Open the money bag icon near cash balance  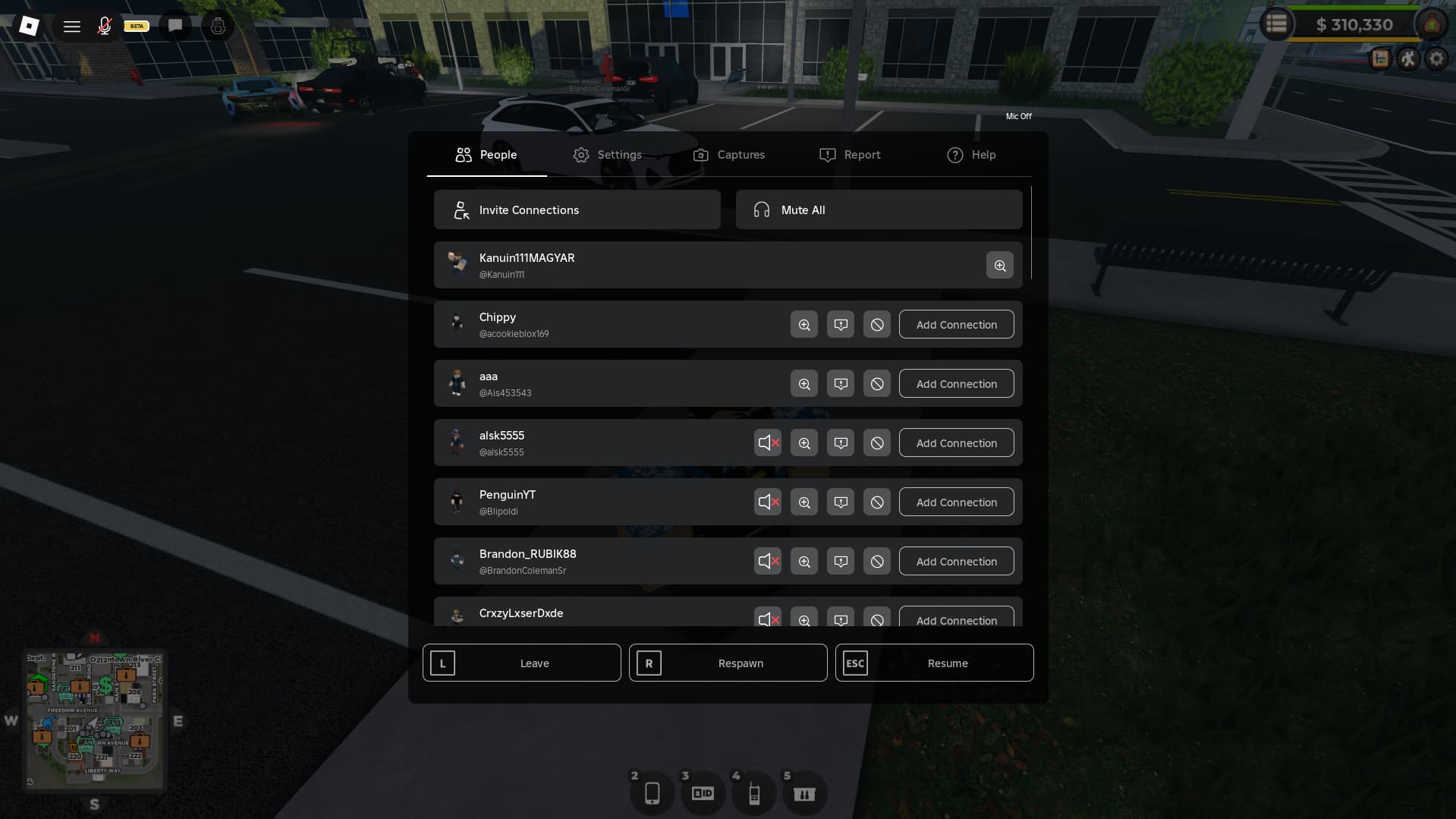pyautogui.click(x=1431, y=24)
